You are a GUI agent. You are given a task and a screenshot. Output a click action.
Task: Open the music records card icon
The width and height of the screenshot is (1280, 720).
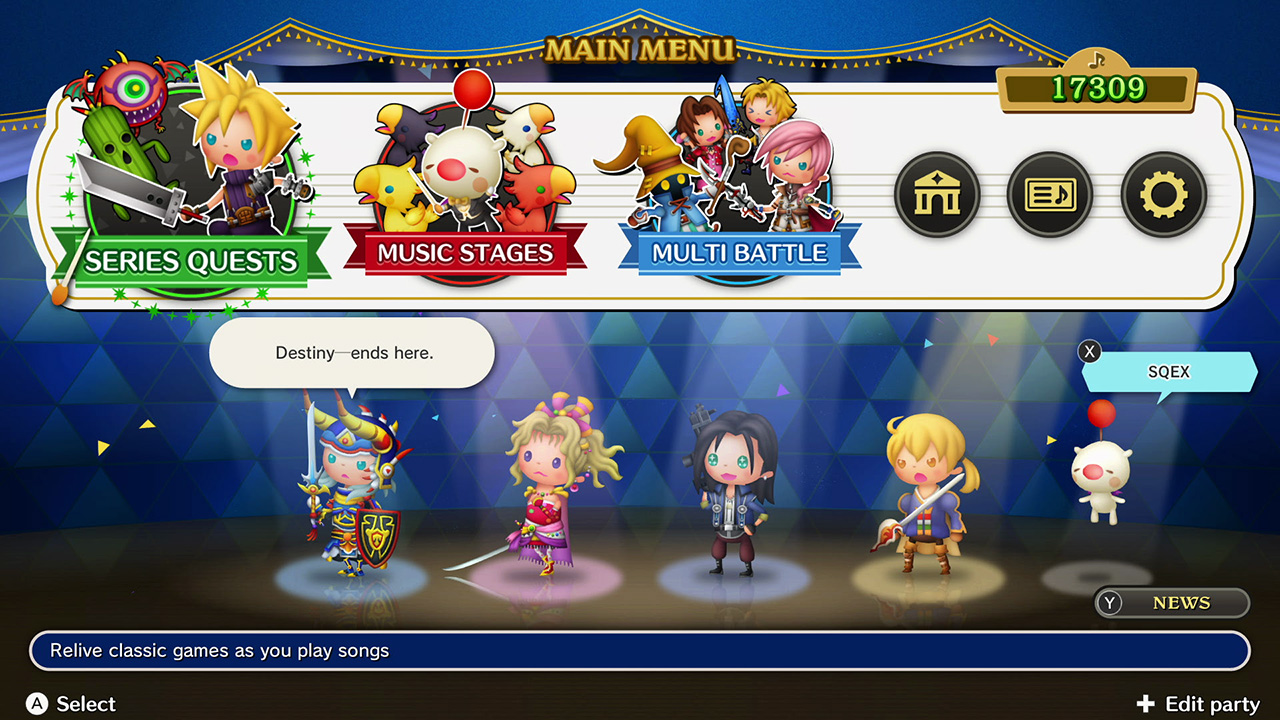(x=1050, y=194)
